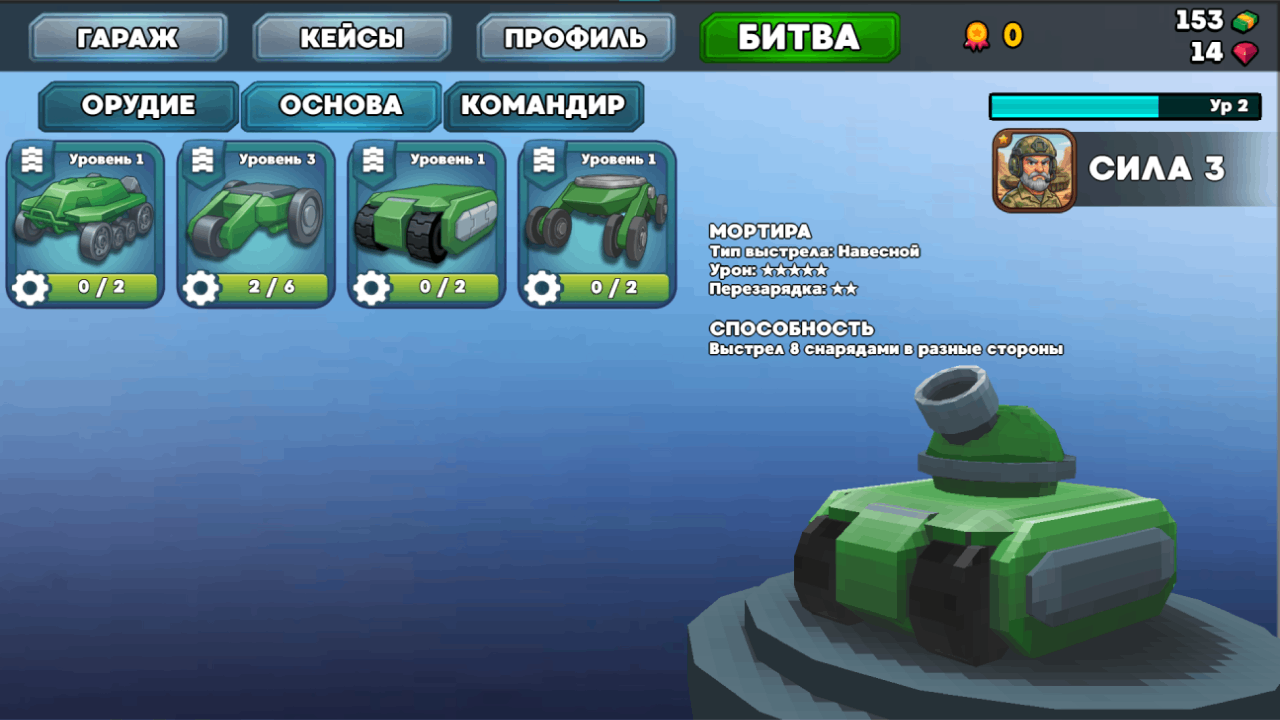This screenshot has width=1280, height=720.
Task: Click the gear icon on the first hull card
Action: (x=29, y=288)
